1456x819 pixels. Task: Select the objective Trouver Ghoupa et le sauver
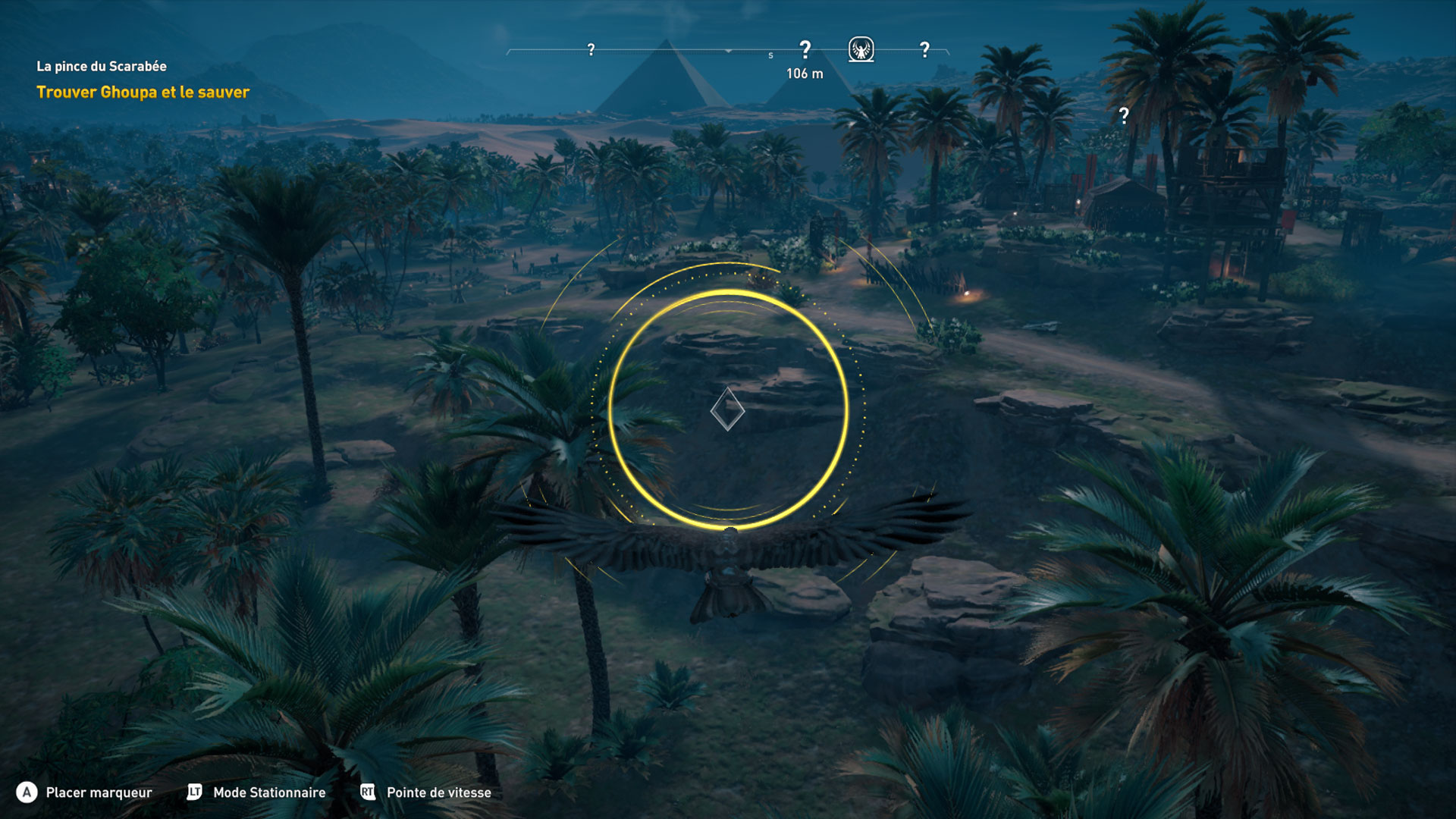[141, 93]
